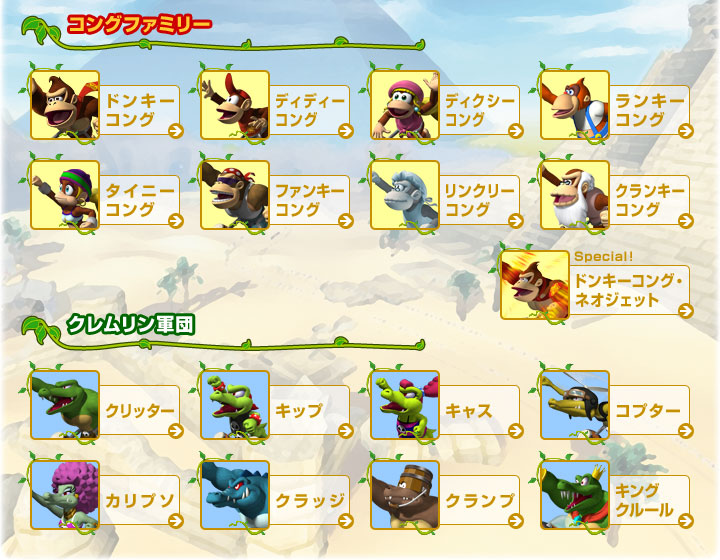Image resolution: width=720 pixels, height=560 pixels.
Task: Select the ドンキーコング character tile
Action: (x=105, y=106)
